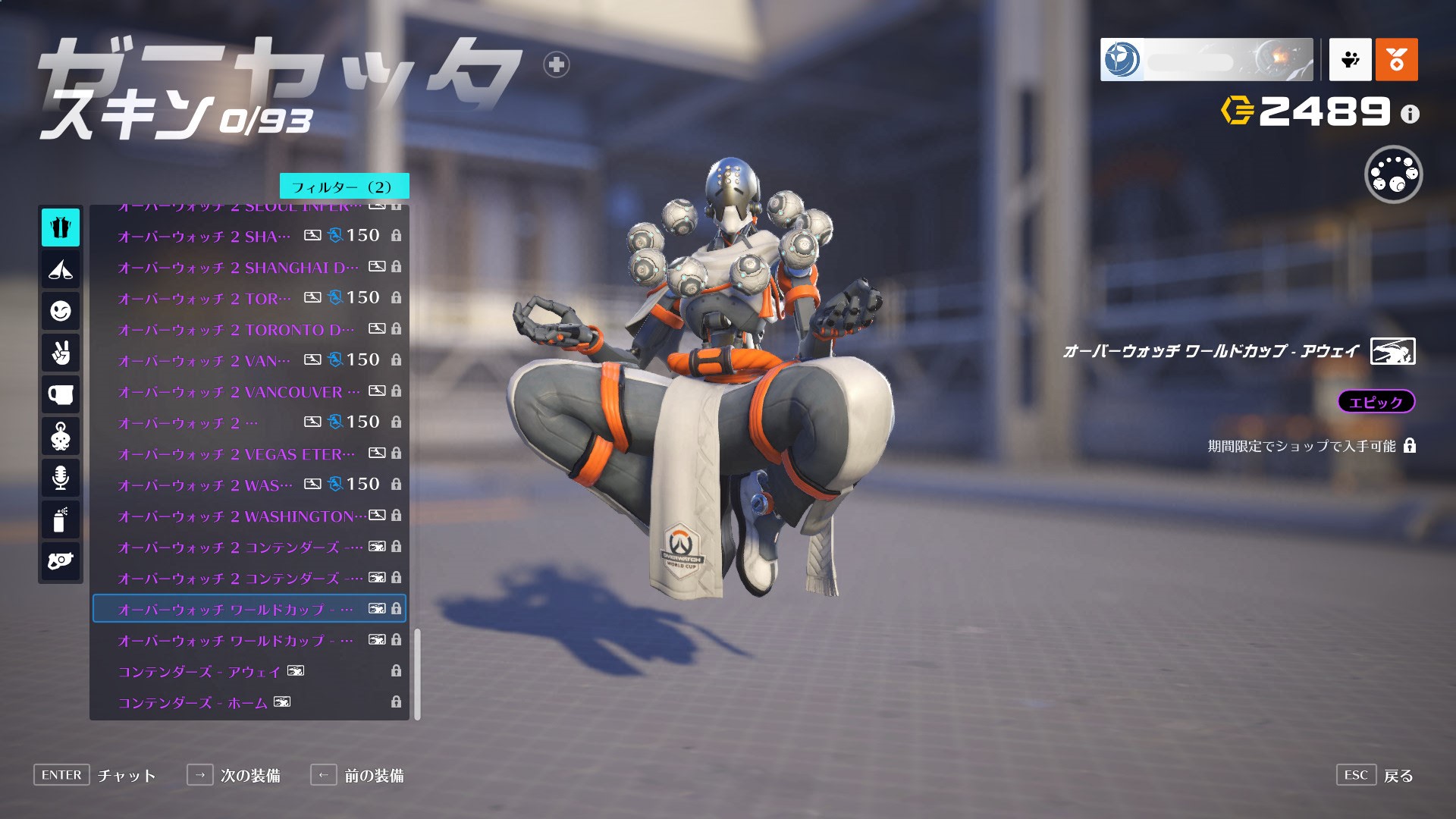The width and height of the screenshot is (1456, 819).
Task: Open the bottom weapon category tab
Action: pos(61,561)
